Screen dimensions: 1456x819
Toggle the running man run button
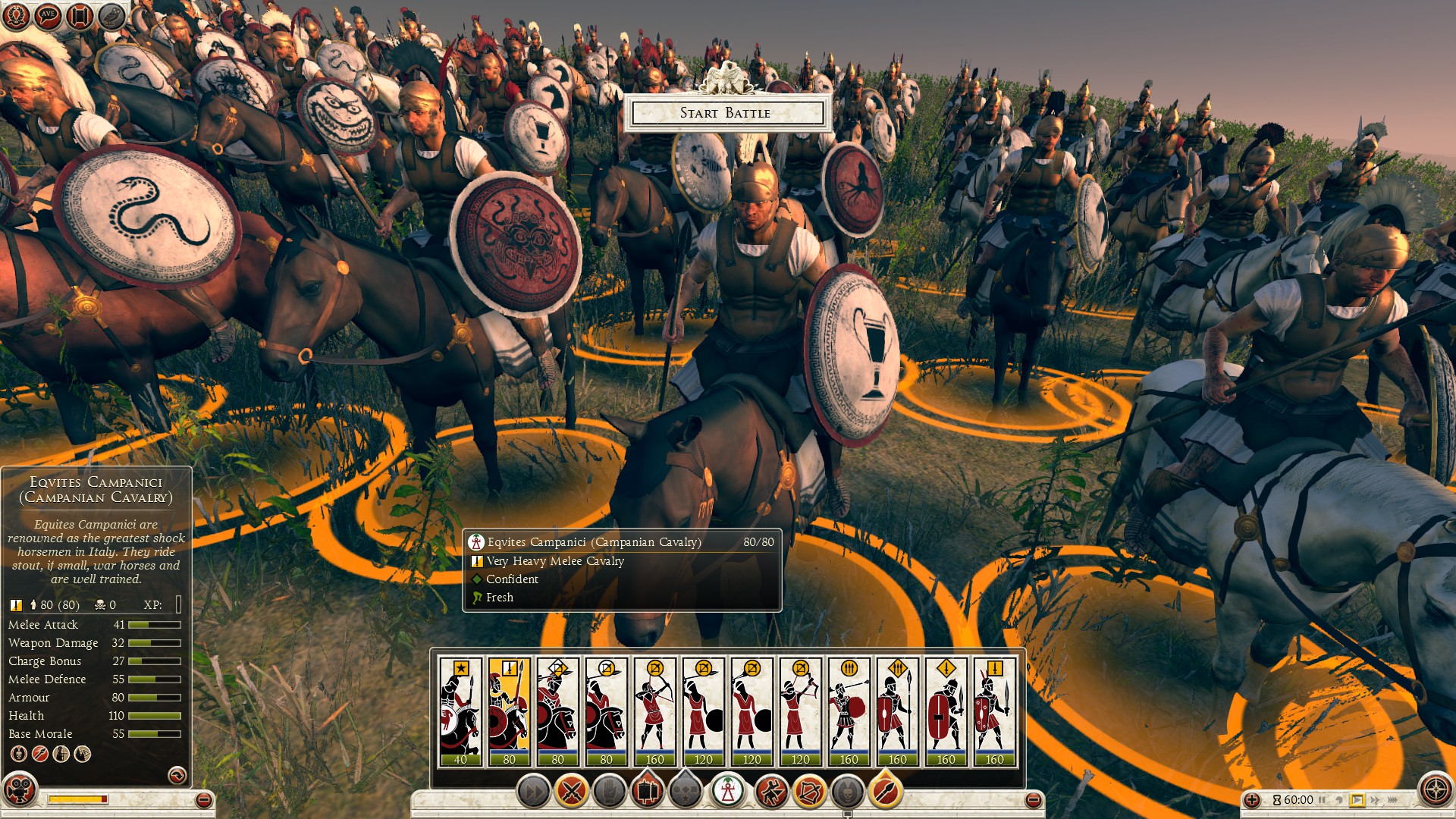click(x=771, y=792)
